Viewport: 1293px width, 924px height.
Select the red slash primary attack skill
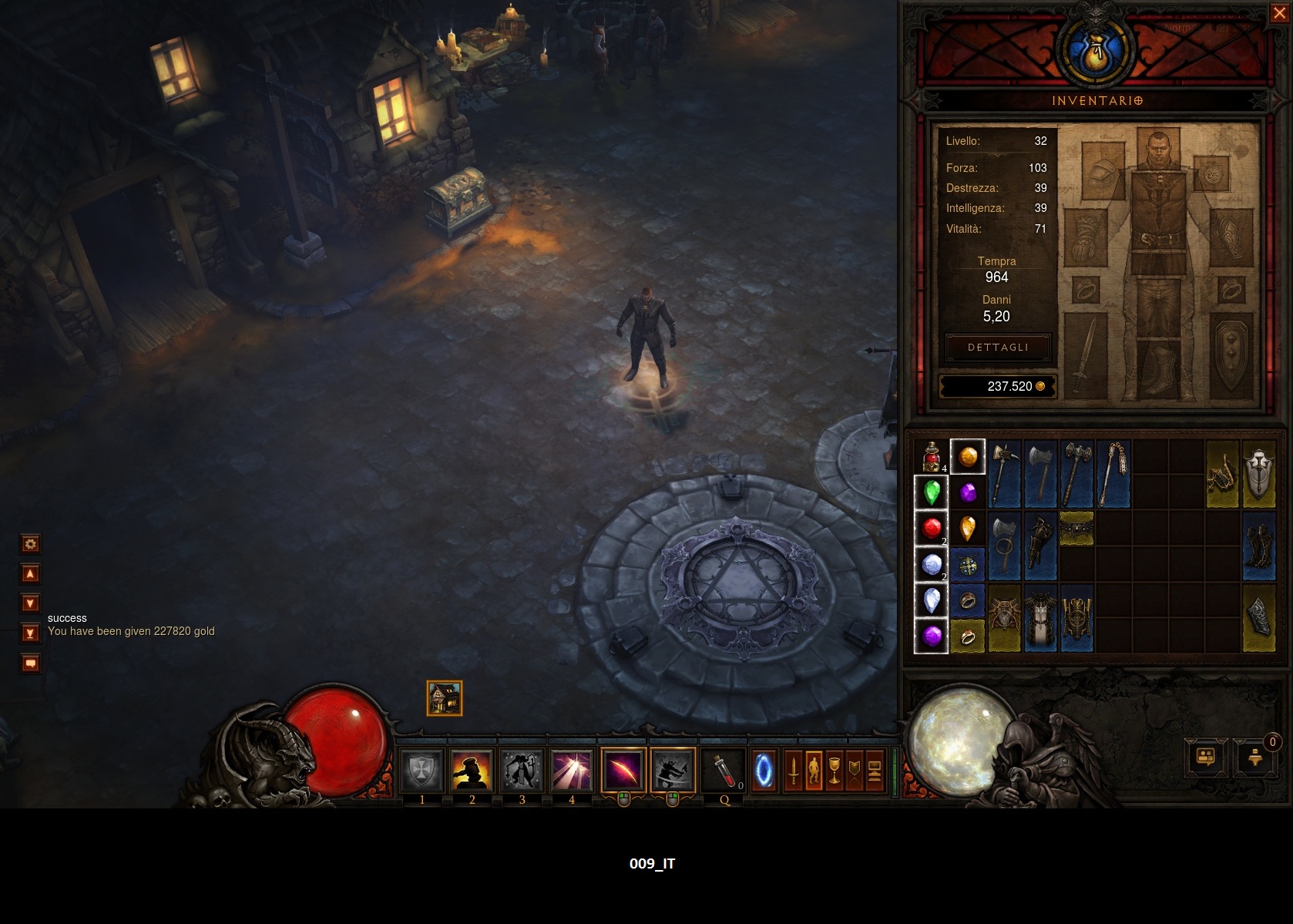pos(623,770)
